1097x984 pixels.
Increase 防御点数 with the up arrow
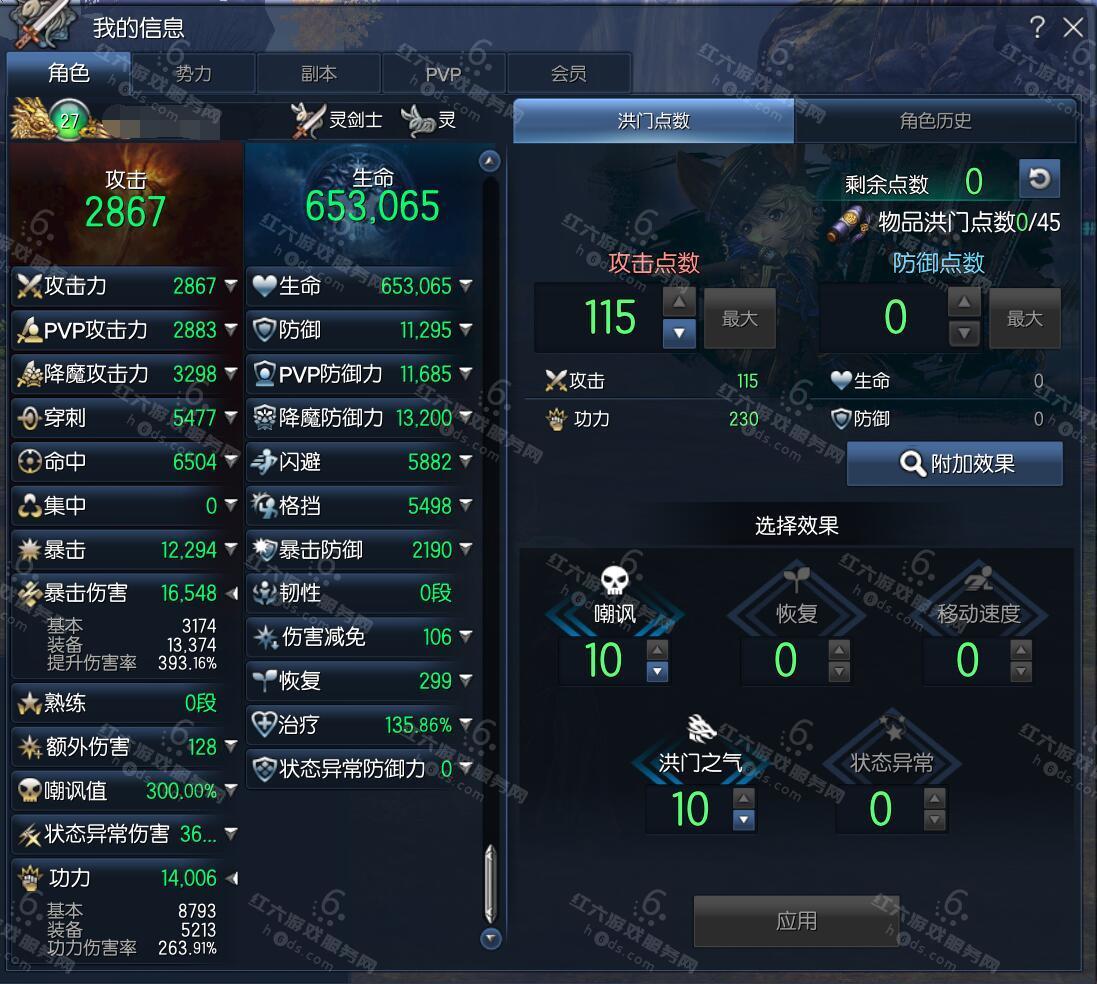tap(963, 303)
